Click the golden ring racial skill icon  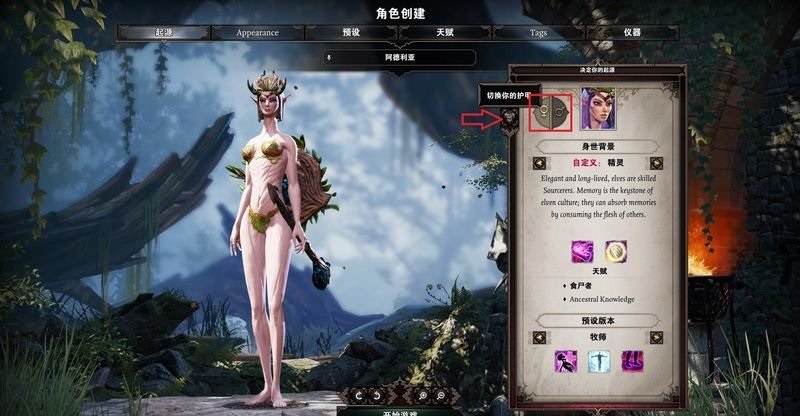(x=615, y=252)
